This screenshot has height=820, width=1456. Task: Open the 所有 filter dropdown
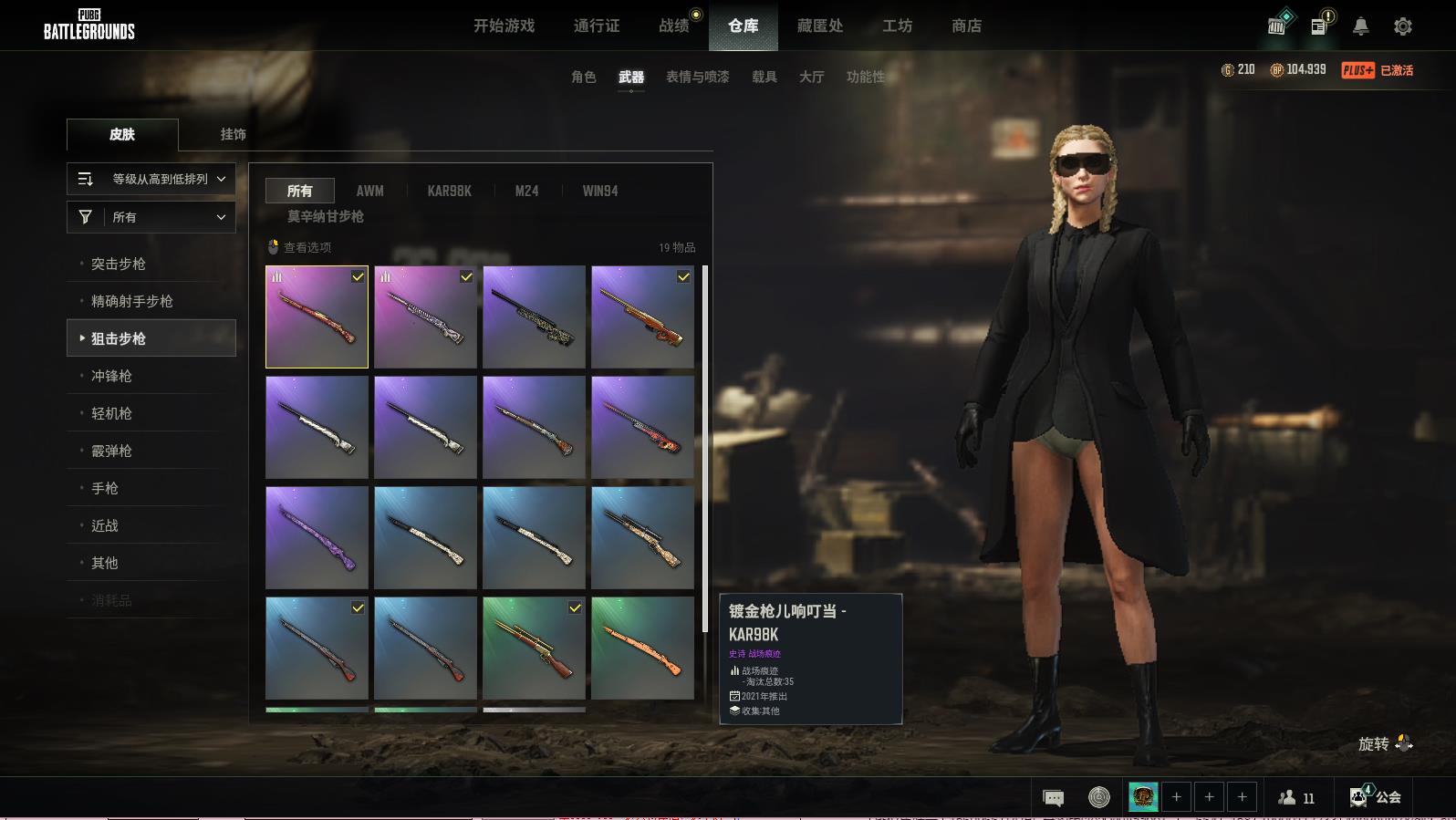[151, 217]
